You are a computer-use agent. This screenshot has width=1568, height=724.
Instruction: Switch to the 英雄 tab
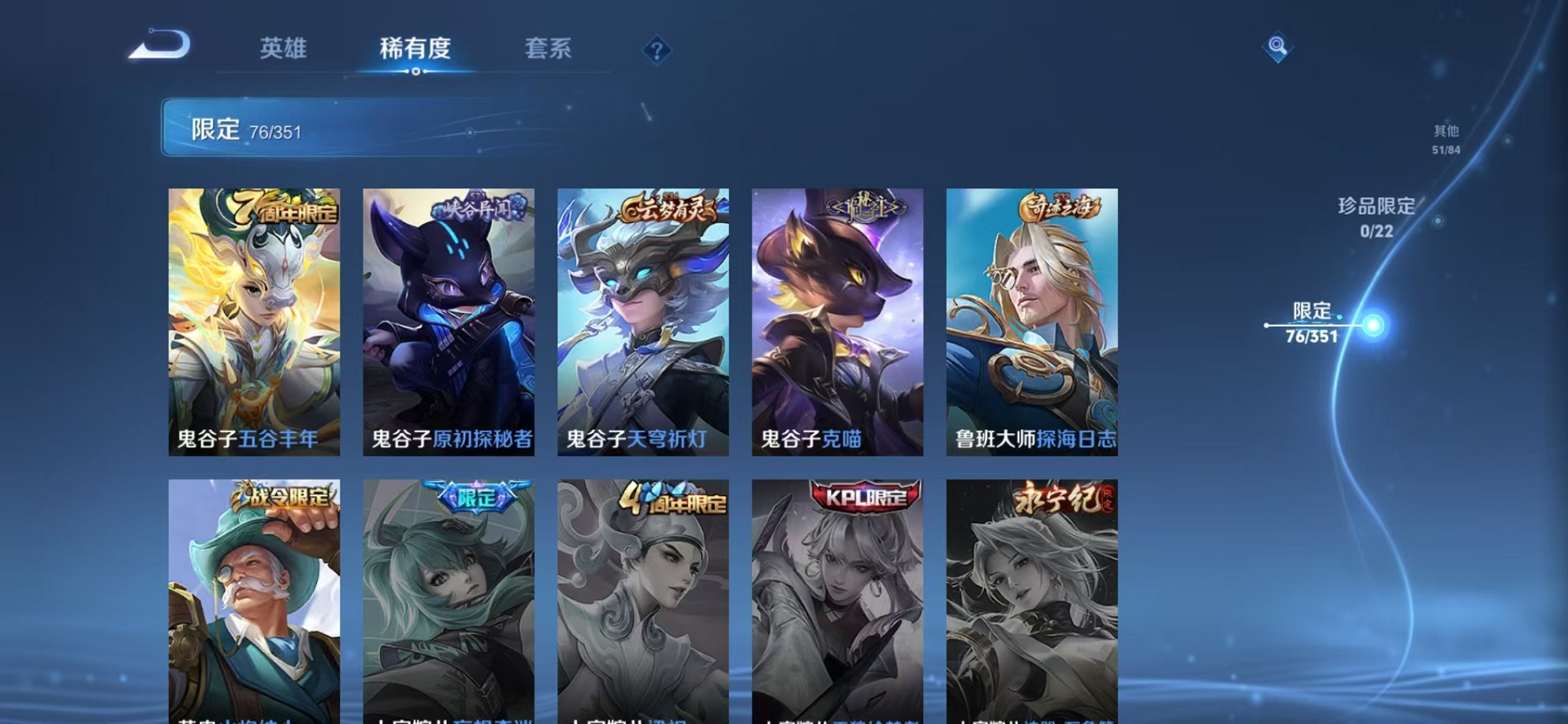point(283,49)
